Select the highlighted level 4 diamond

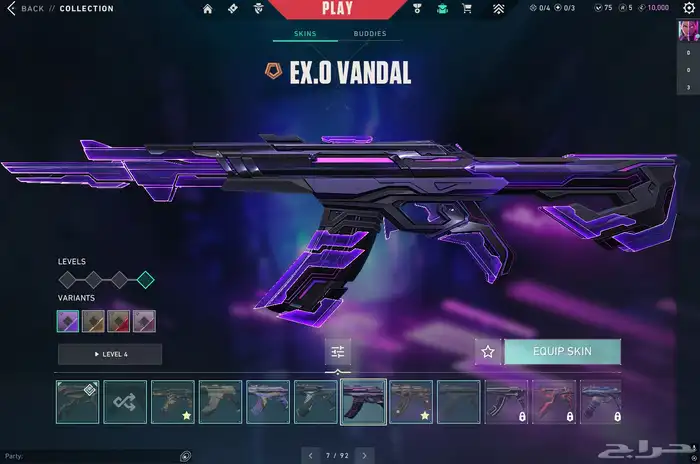[145, 279]
